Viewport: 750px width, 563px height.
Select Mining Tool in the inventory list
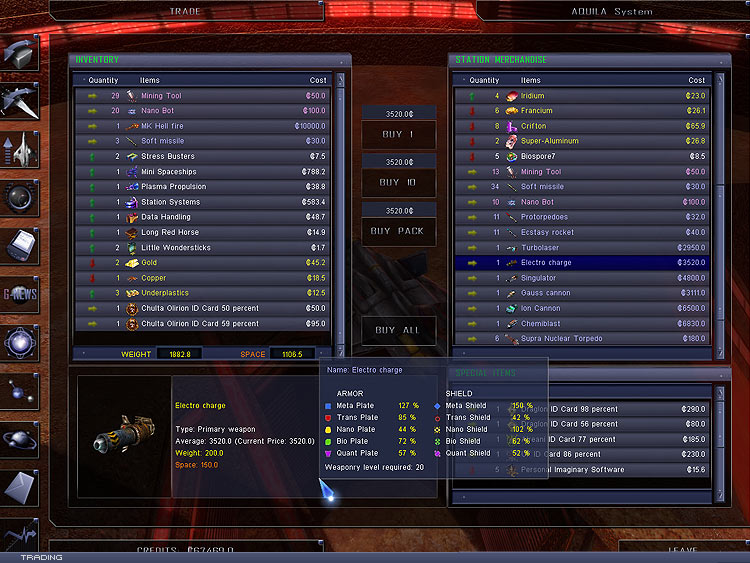[x=200, y=96]
